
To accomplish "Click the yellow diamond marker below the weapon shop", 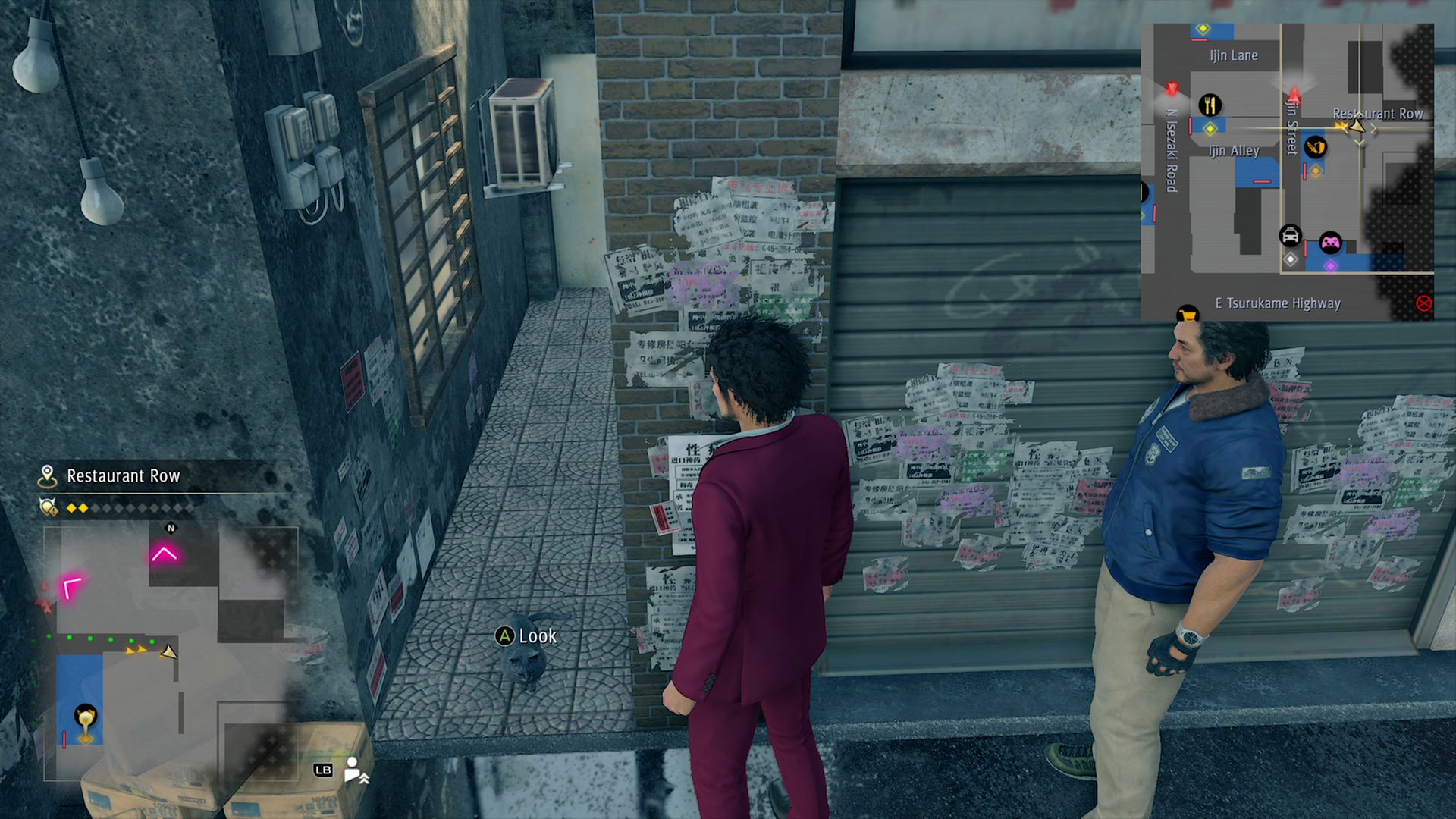I will [1316, 170].
